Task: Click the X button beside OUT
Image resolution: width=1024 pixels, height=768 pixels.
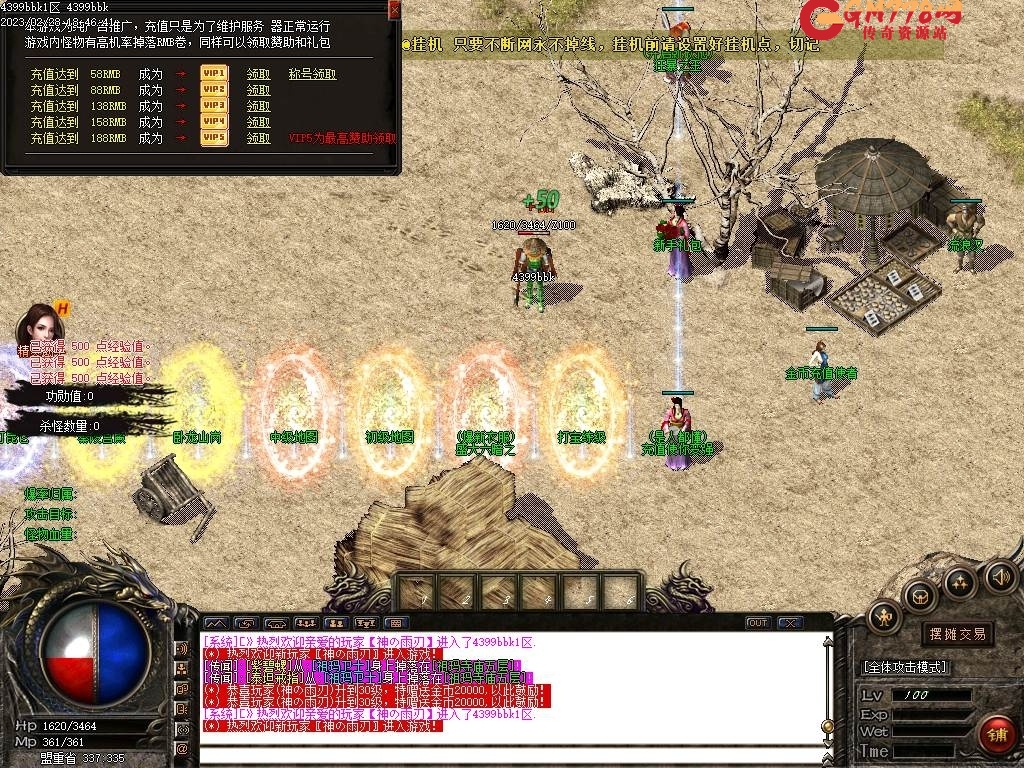Action: tap(790, 623)
